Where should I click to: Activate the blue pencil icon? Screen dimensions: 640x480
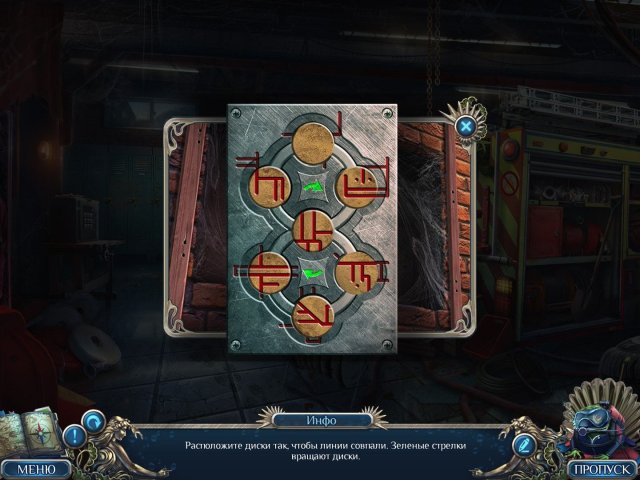click(x=522, y=441)
